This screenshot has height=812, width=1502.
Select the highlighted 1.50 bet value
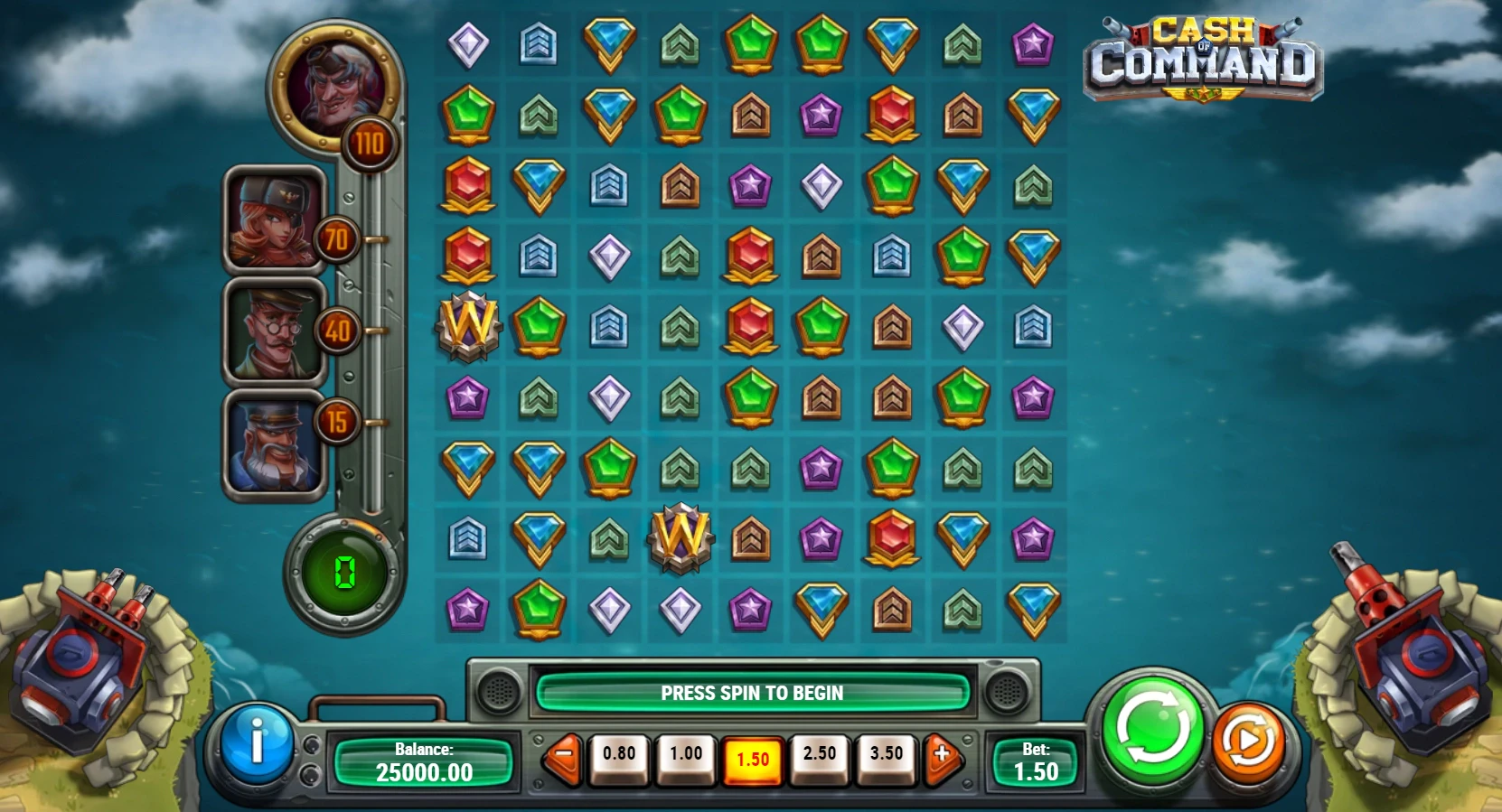753,759
